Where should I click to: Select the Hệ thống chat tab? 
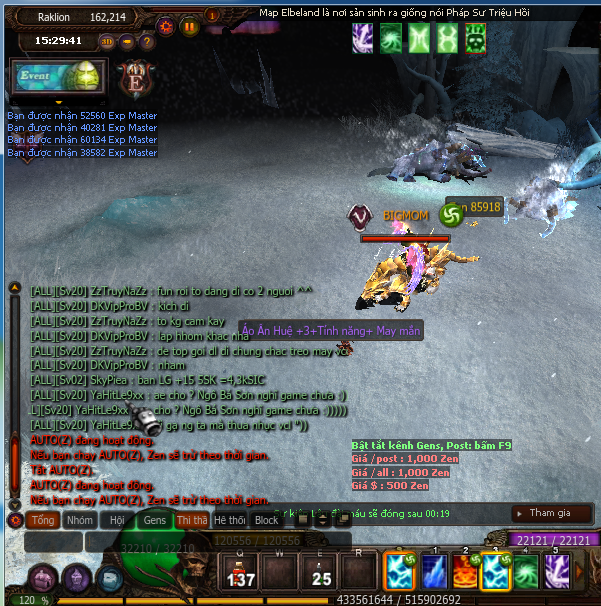pyautogui.click(x=230, y=520)
